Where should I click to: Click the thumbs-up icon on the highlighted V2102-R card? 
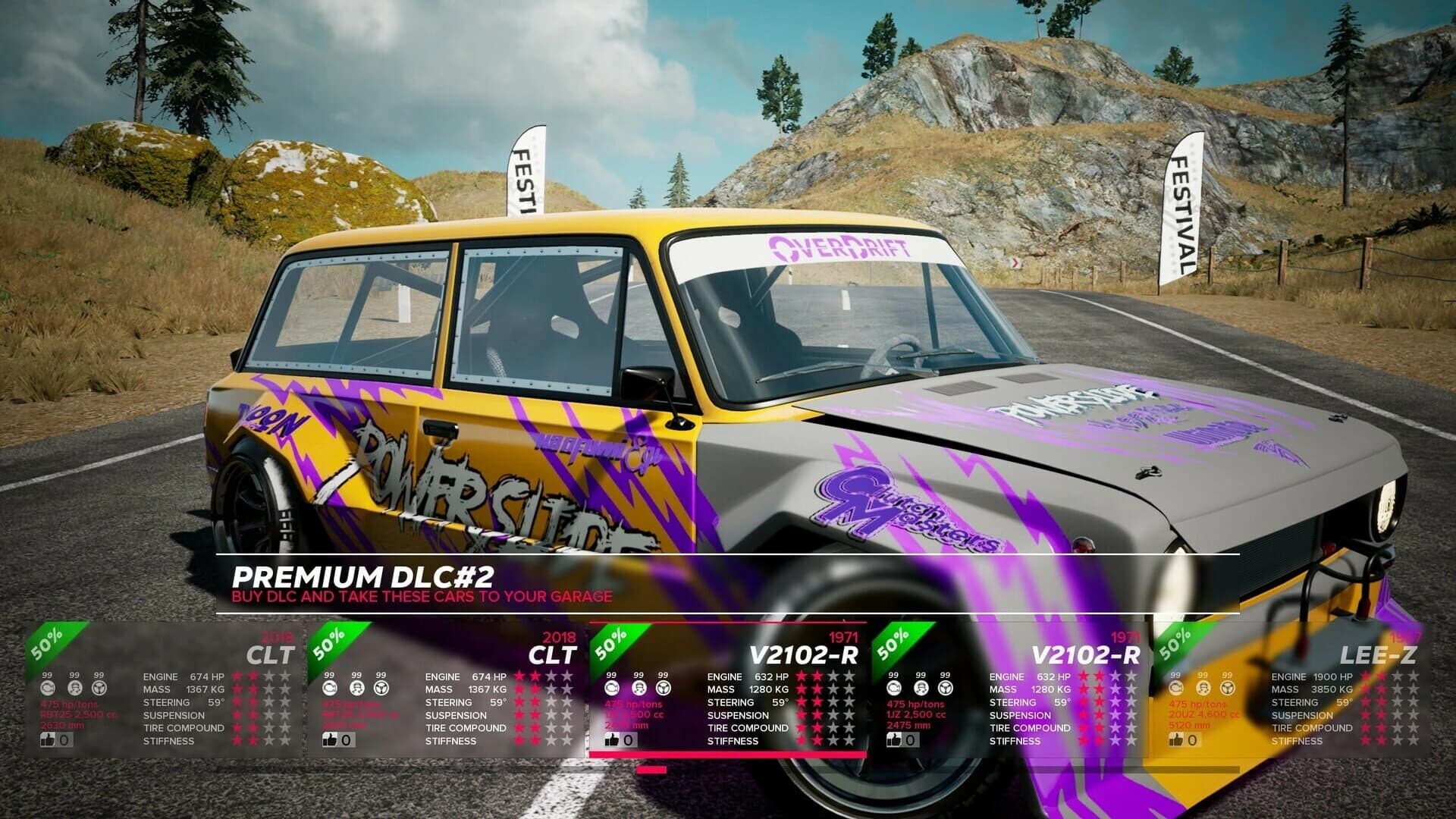coord(613,740)
